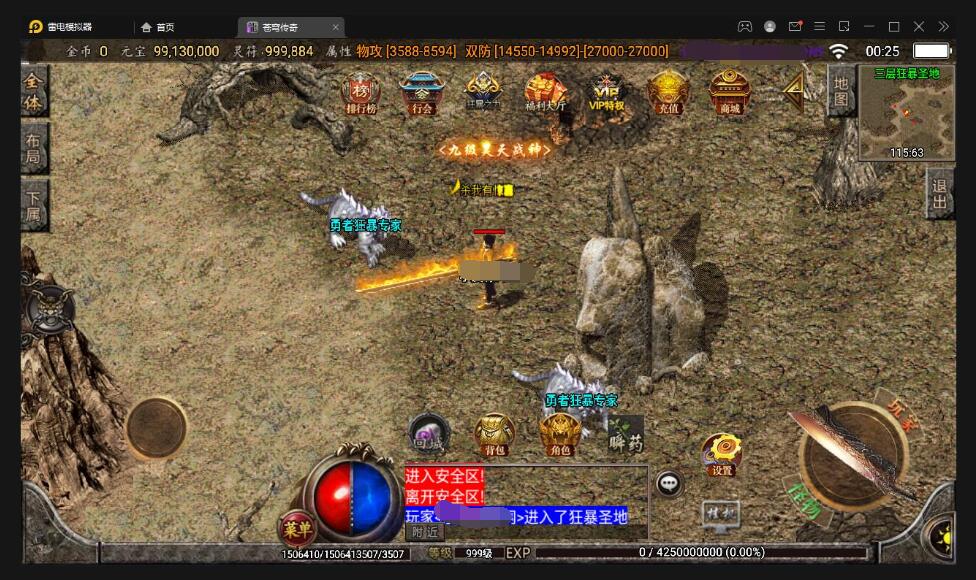Show the VIP特权 privileges panel

coord(606,92)
